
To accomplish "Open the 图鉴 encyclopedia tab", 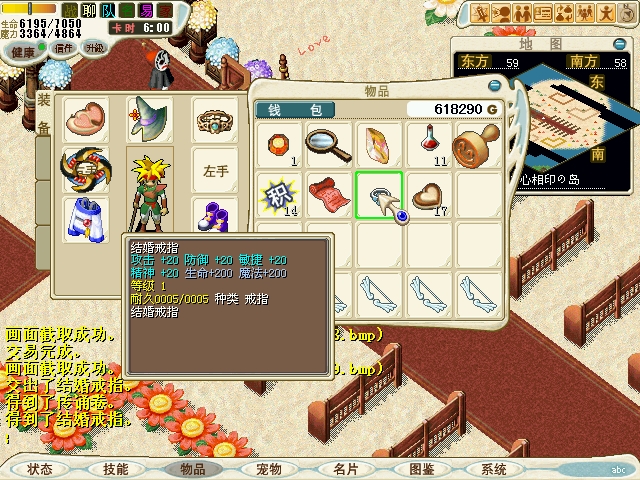I will (420, 468).
